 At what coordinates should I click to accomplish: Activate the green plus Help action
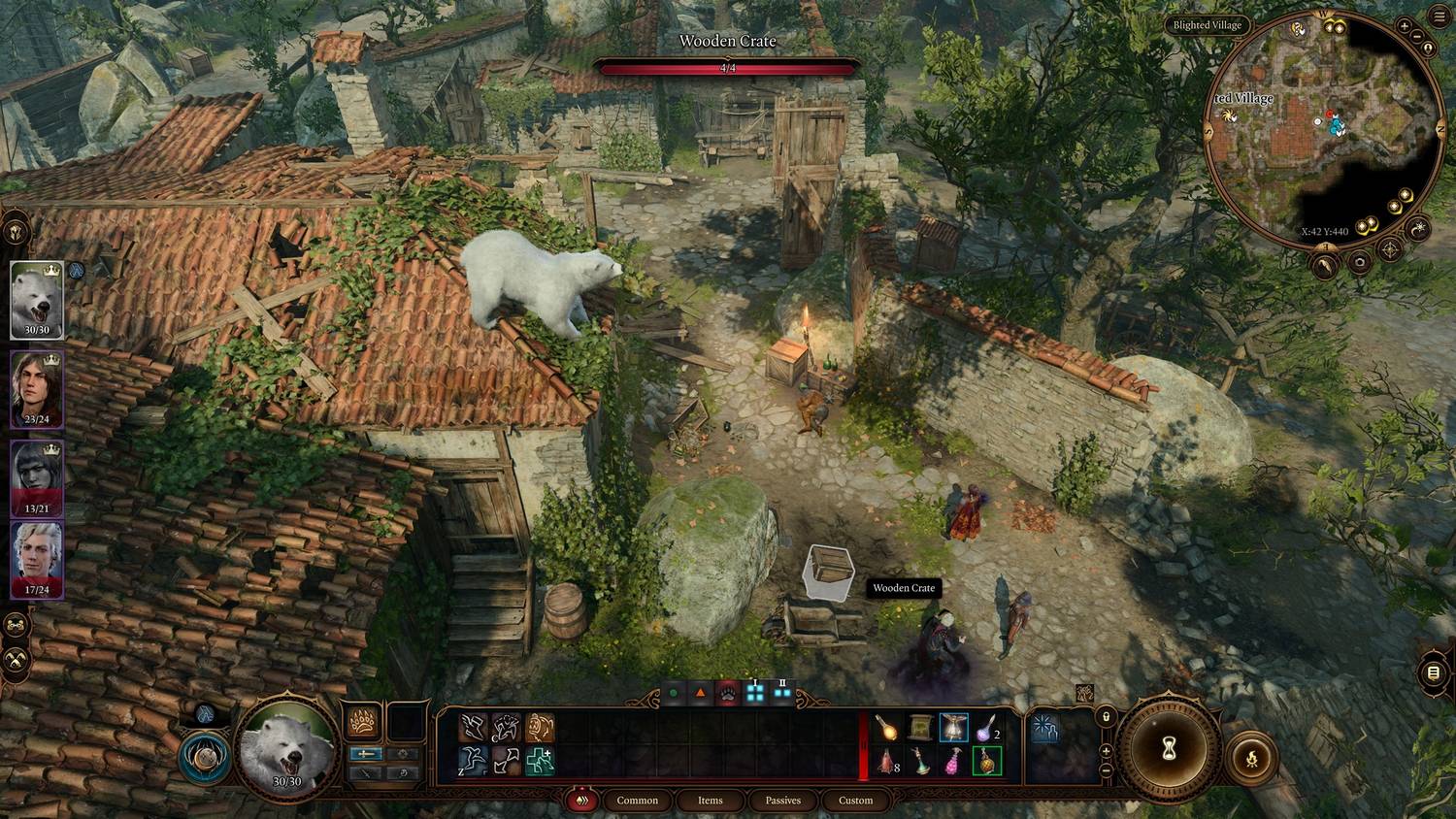point(540,762)
